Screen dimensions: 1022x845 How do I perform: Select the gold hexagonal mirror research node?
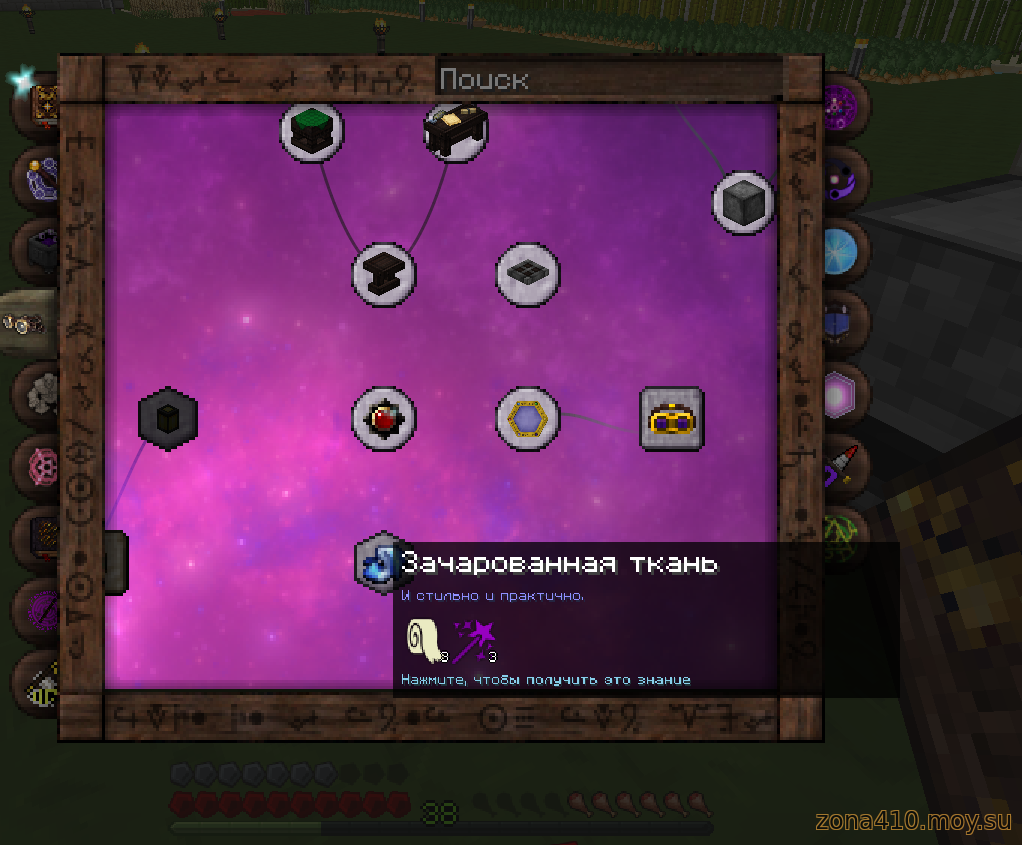pyautogui.click(x=528, y=419)
